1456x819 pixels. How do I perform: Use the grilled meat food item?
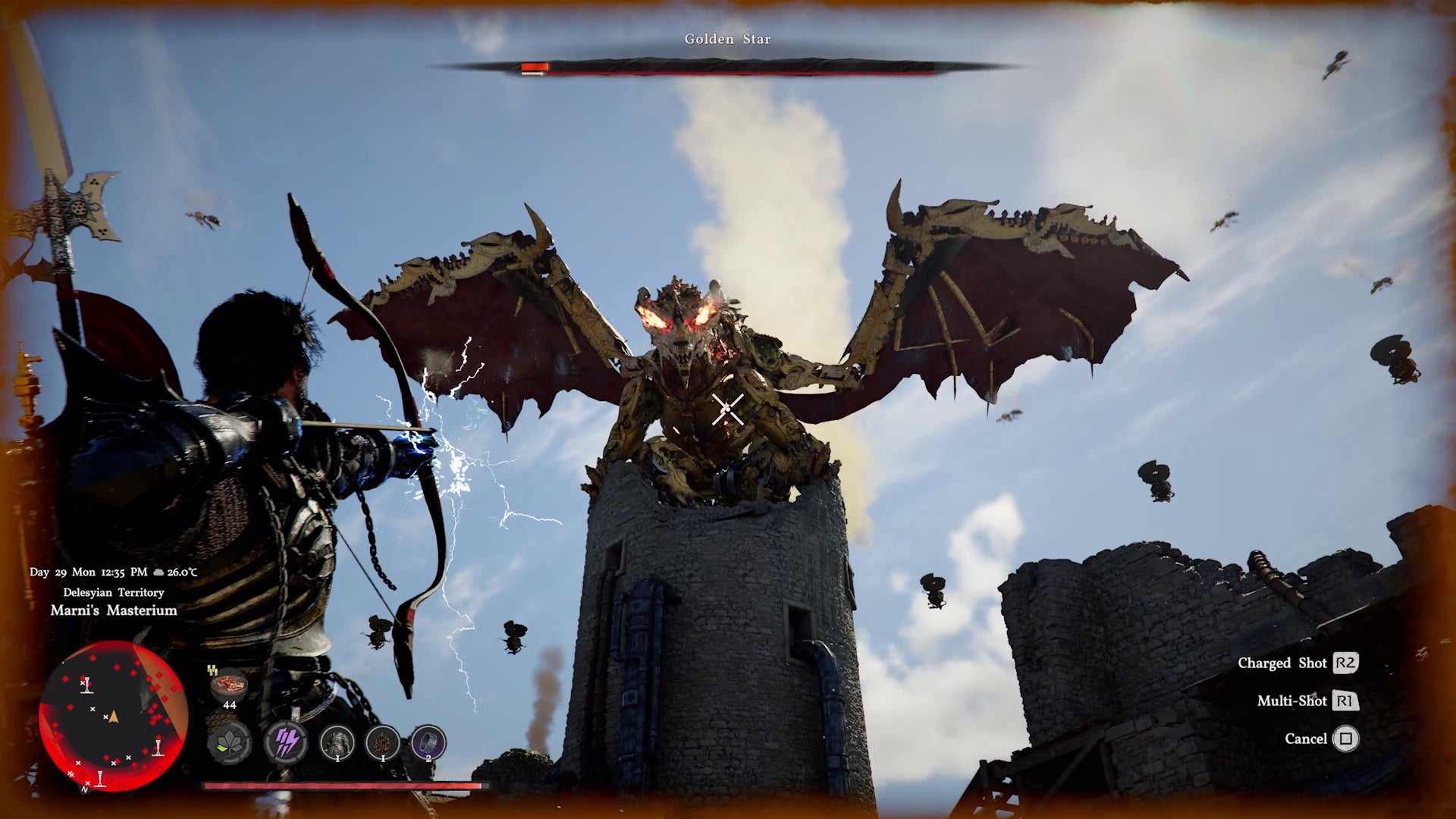coord(229,686)
